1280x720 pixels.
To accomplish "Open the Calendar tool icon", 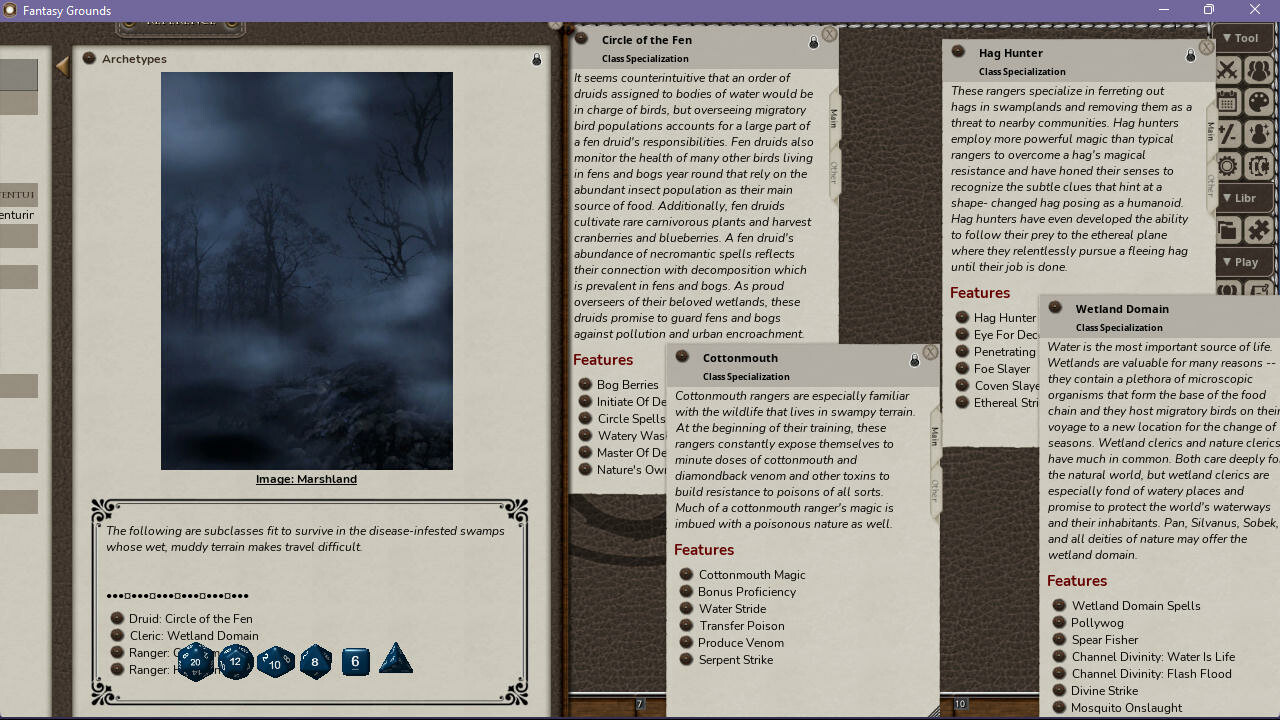I will [x=1227, y=101].
